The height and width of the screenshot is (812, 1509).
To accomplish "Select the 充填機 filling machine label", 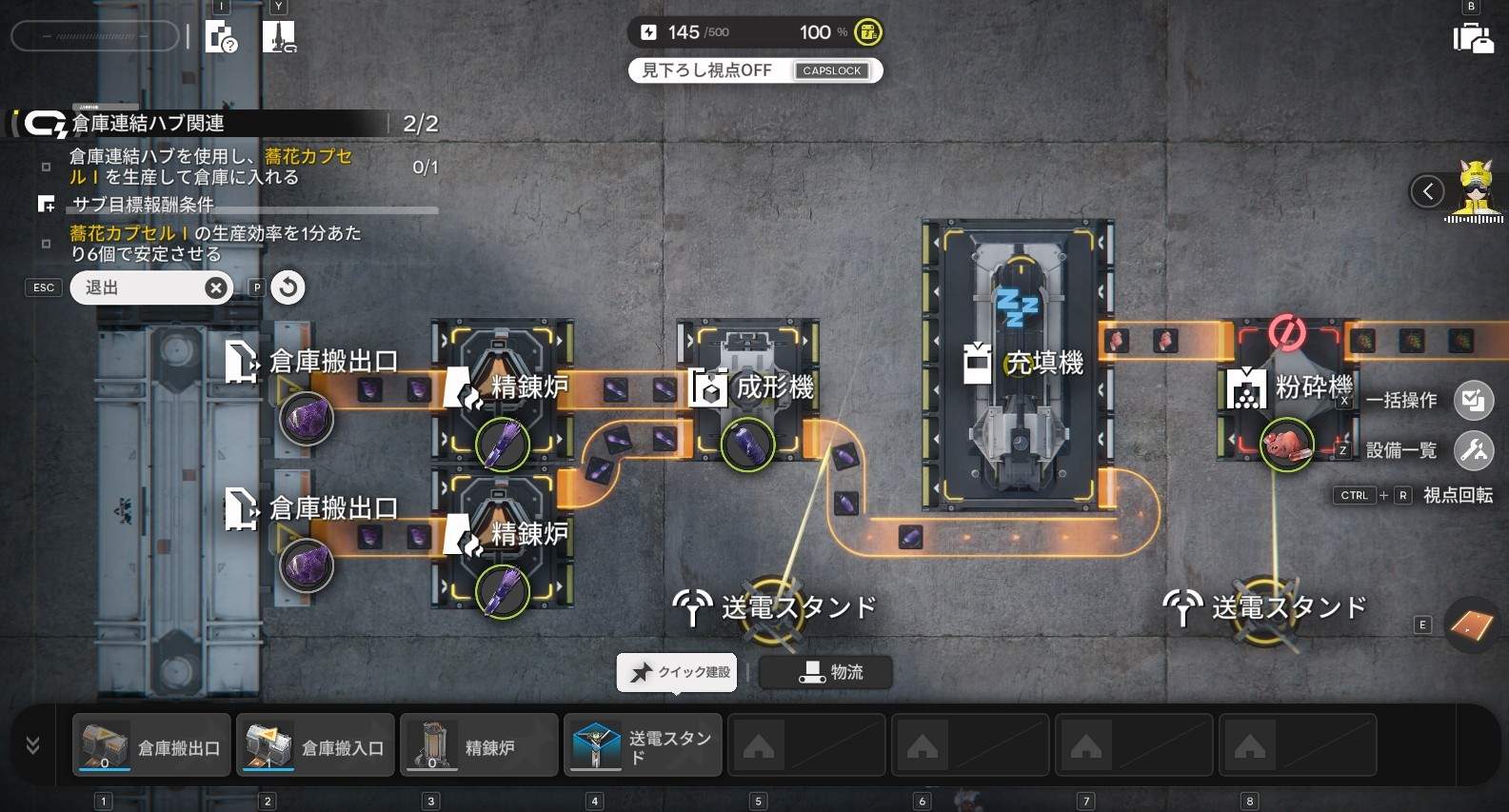I will click(x=1043, y=363).
